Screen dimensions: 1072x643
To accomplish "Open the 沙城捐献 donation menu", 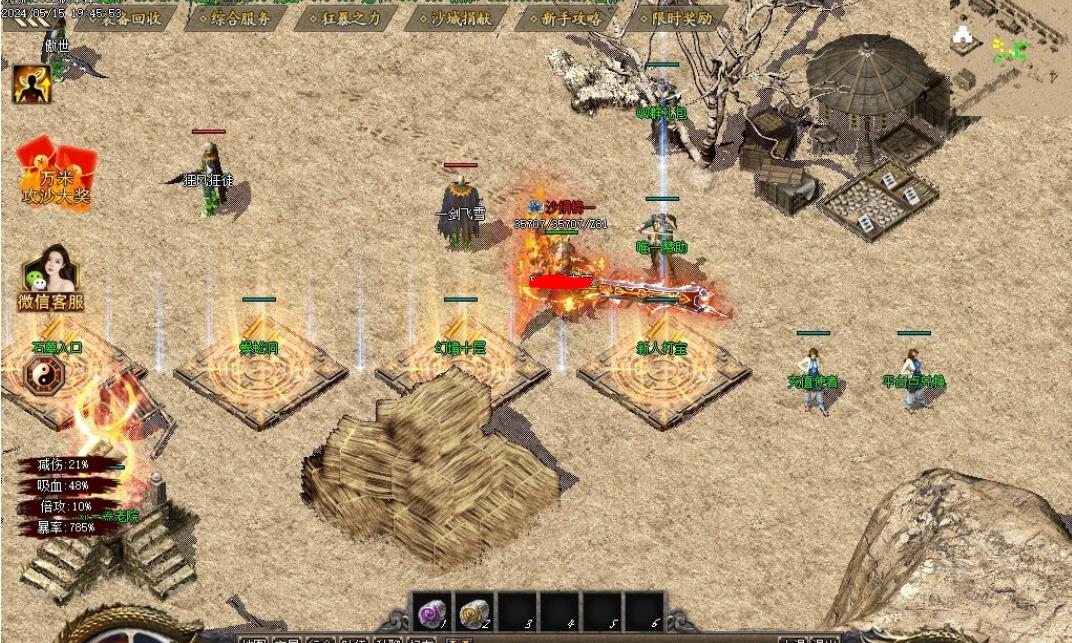I will (x=456, y=18).
